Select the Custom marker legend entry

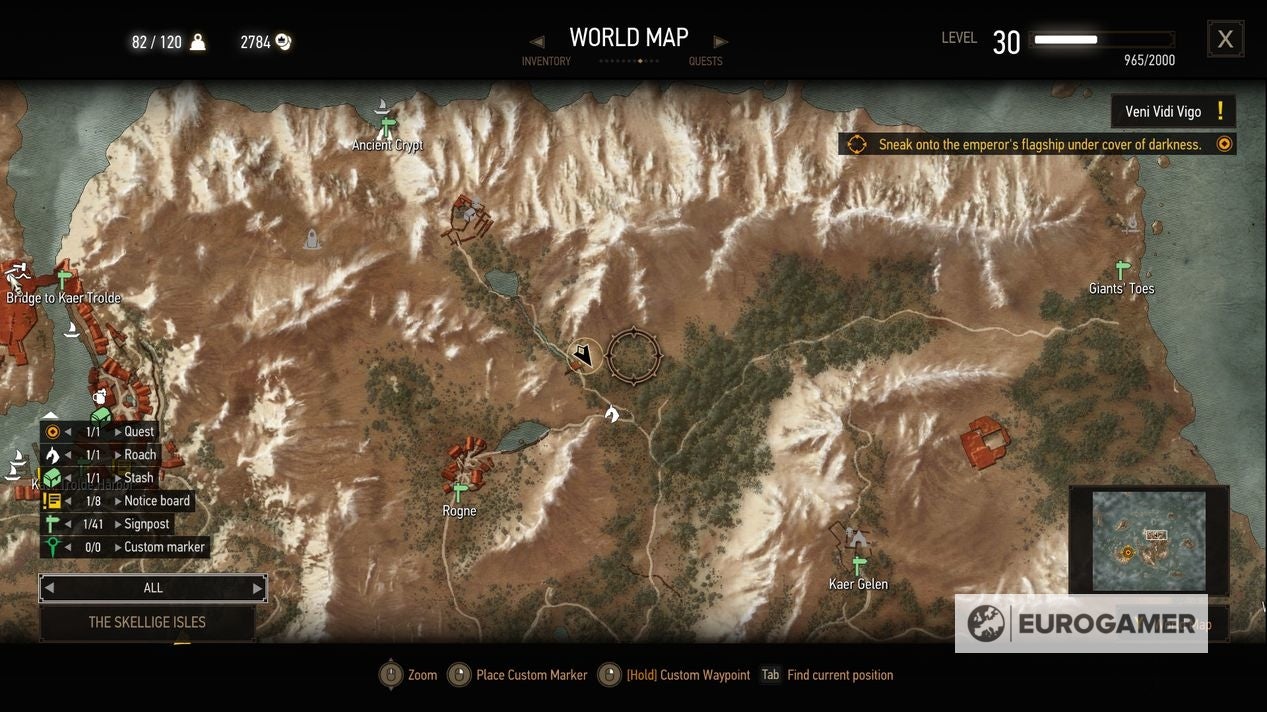[x=164, y=547]
